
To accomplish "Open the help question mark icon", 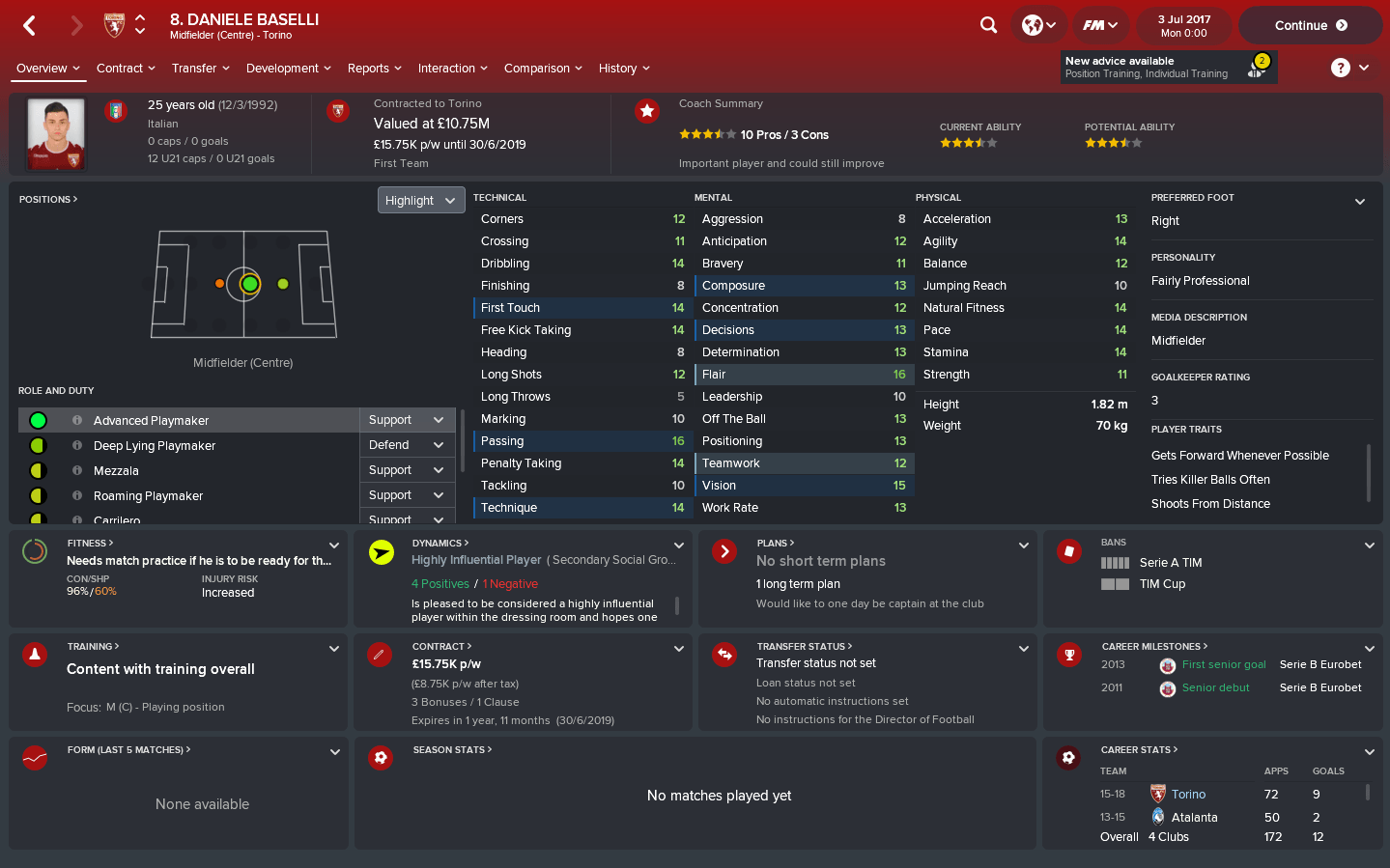I will tap(1339, 68).
